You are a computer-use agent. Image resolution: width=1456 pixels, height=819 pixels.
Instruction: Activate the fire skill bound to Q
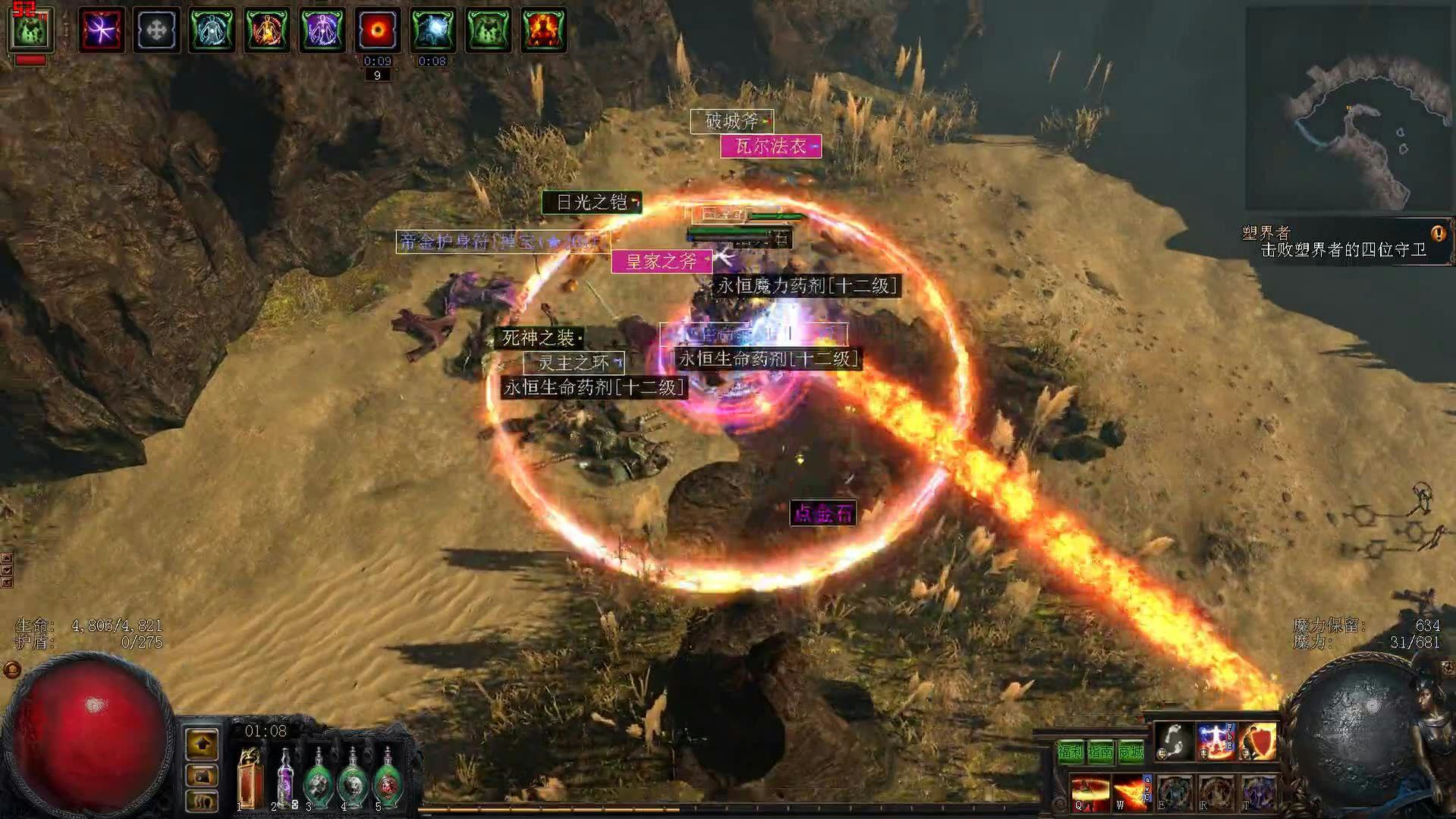point(1089,793)
